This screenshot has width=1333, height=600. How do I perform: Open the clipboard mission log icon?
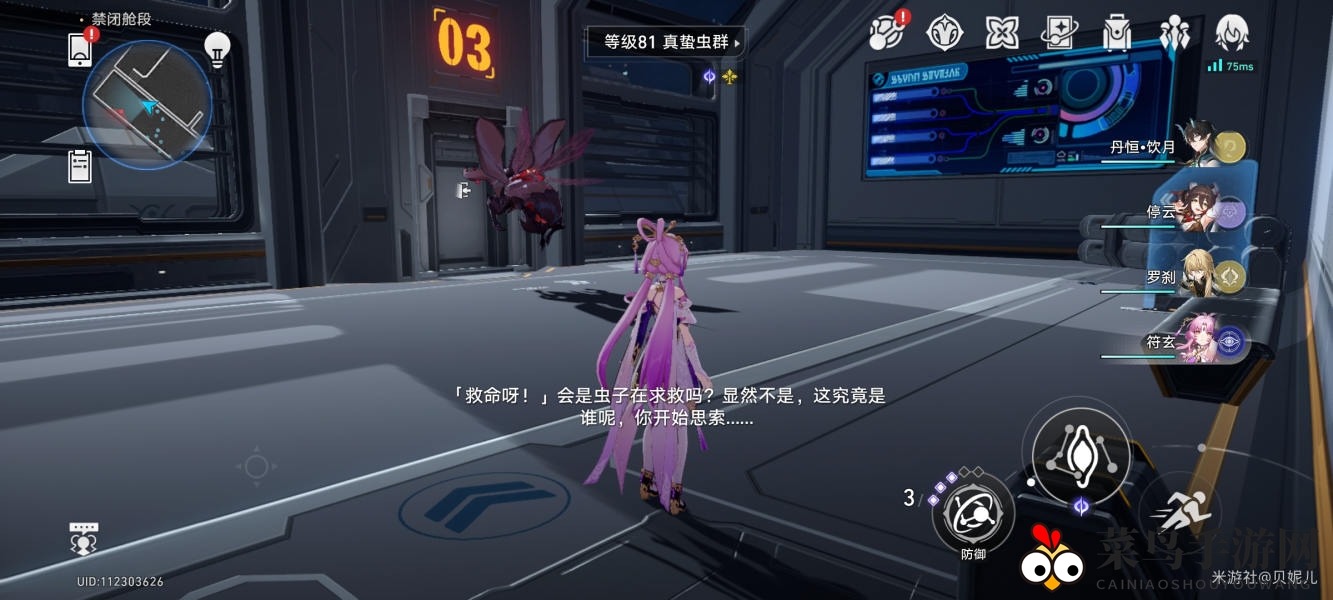(80, 166)
